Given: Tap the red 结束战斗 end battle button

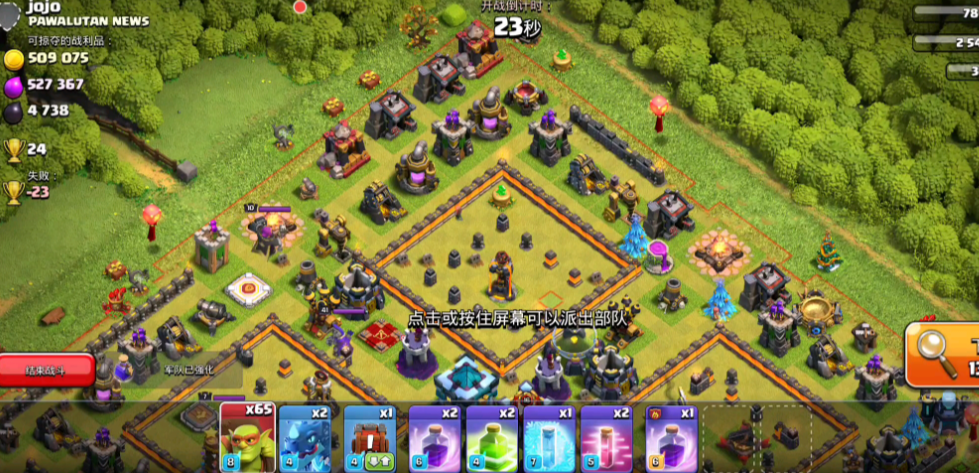Looking at the screenshot, I should [46, 370].
